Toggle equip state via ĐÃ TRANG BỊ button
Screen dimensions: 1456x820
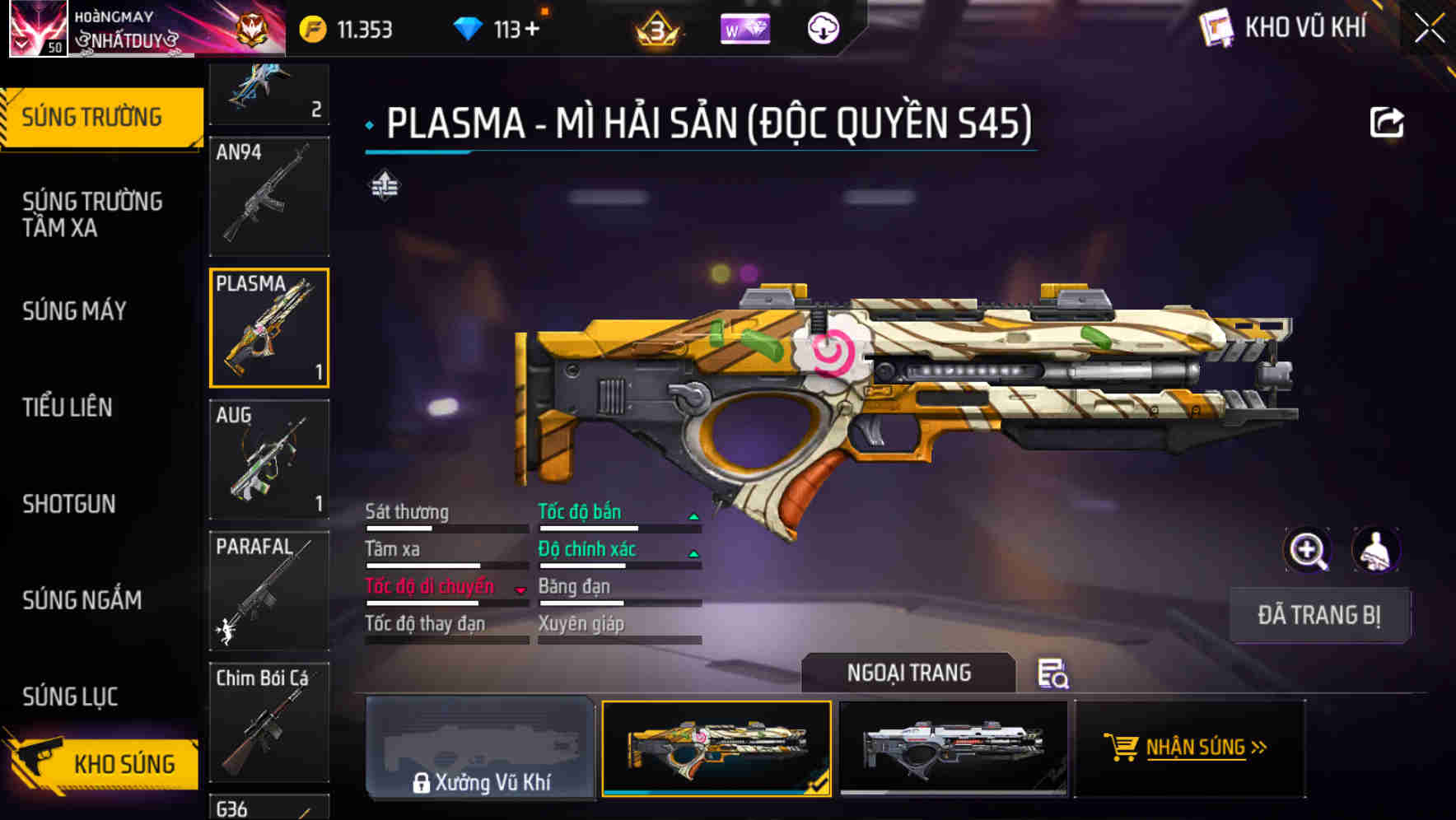1320,615
